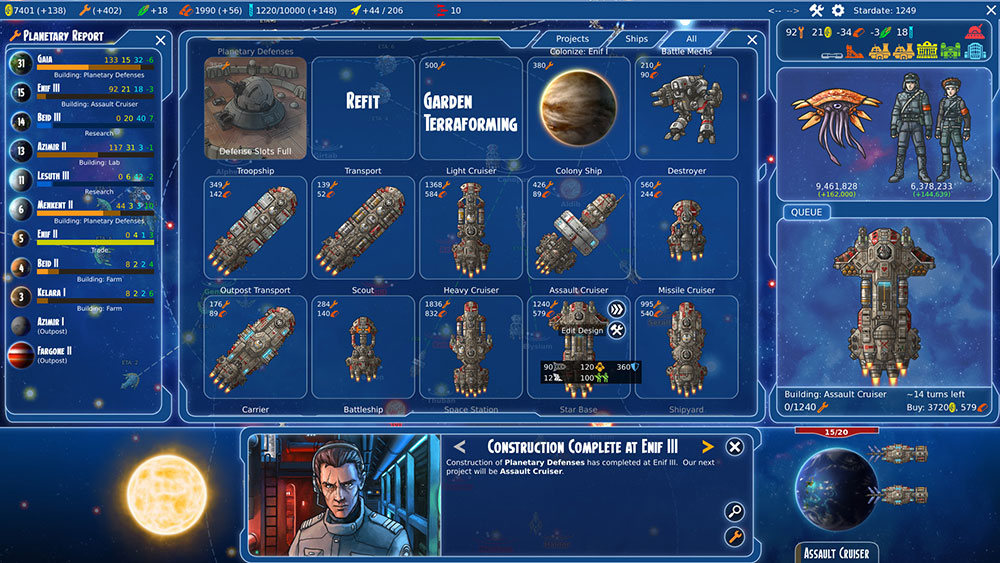Image resolution: width=1000 pixels, height=563 pixels.
Task: Choose the Colony Ship tile
Action: click(x=578, y=228)
